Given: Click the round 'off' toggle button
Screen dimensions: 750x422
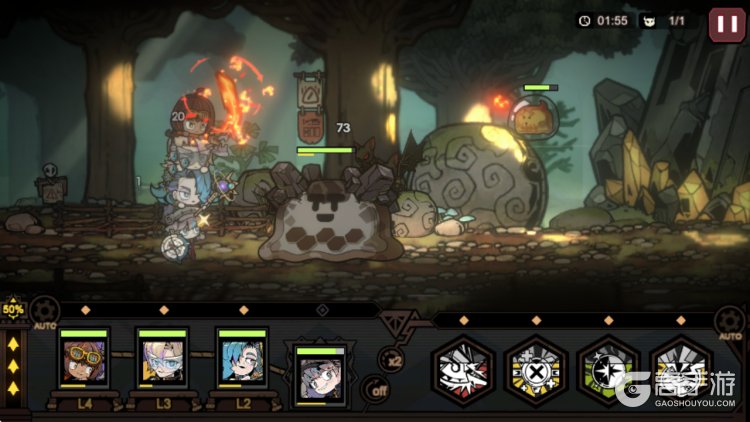Looking at the screenshot, I should click(x=376, y=390).
